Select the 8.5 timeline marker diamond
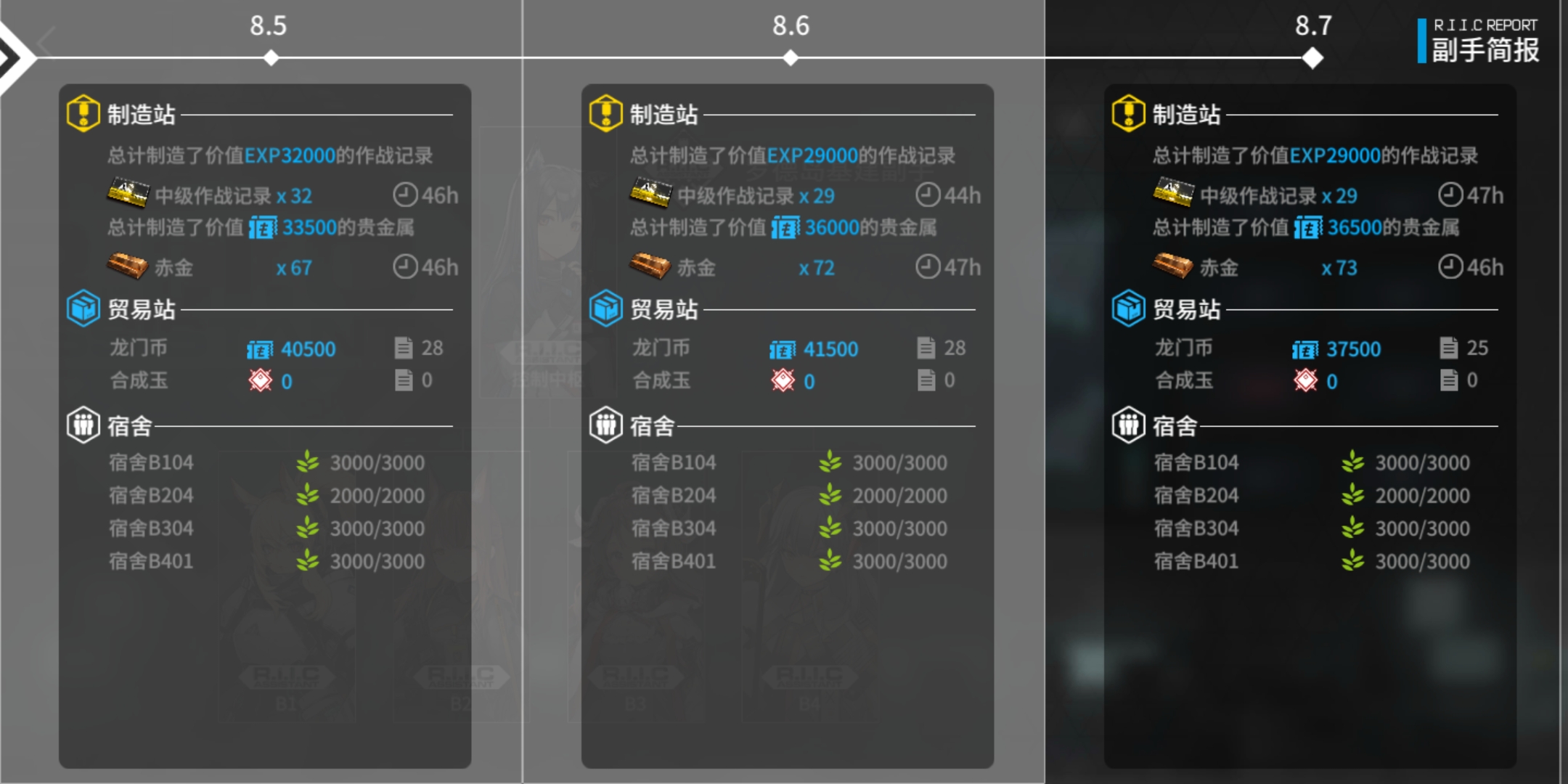The image size is (1568, 784). click(x=271, y=59)
